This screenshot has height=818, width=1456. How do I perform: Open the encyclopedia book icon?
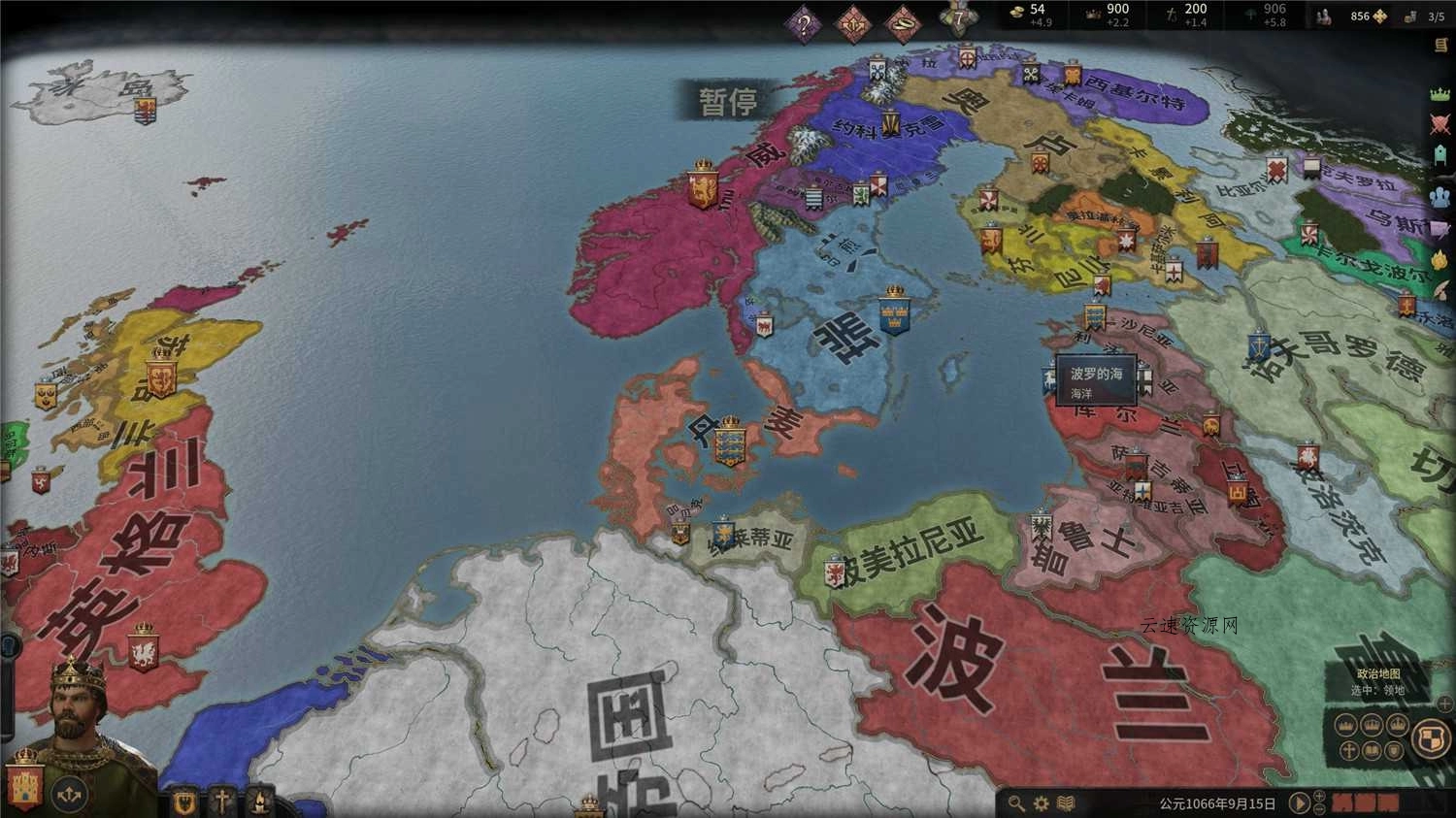[x=1065, y=803]
